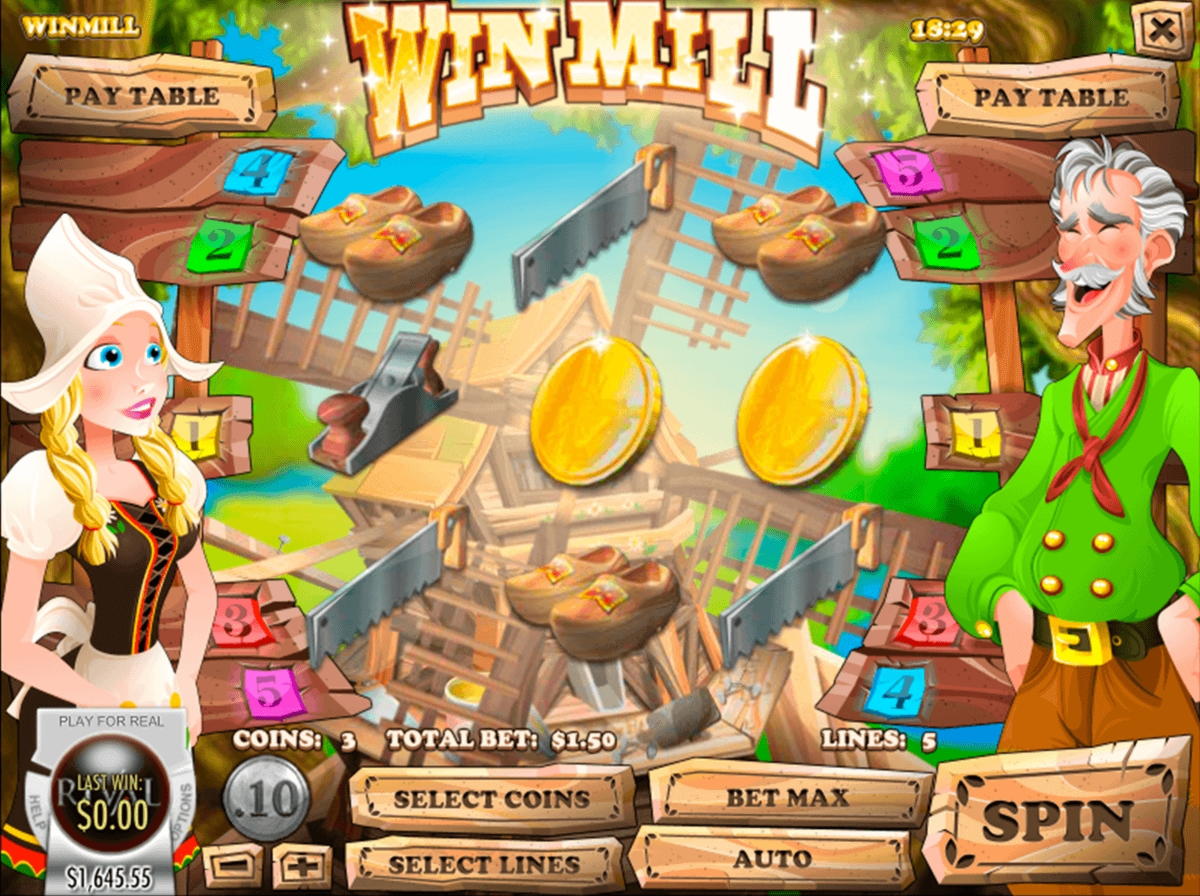Choose the Bet Max button
This screenshot has height=896, width=1200.
point(788,798)
